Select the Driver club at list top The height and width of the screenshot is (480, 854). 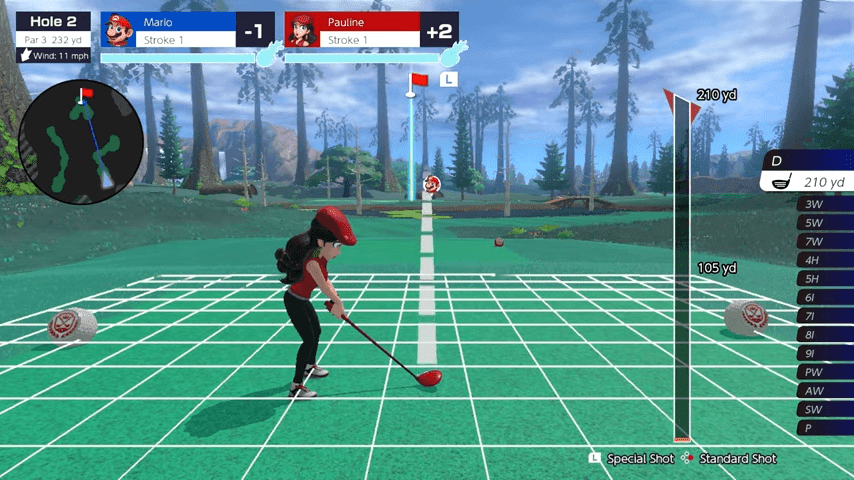[x=808, y=171]
